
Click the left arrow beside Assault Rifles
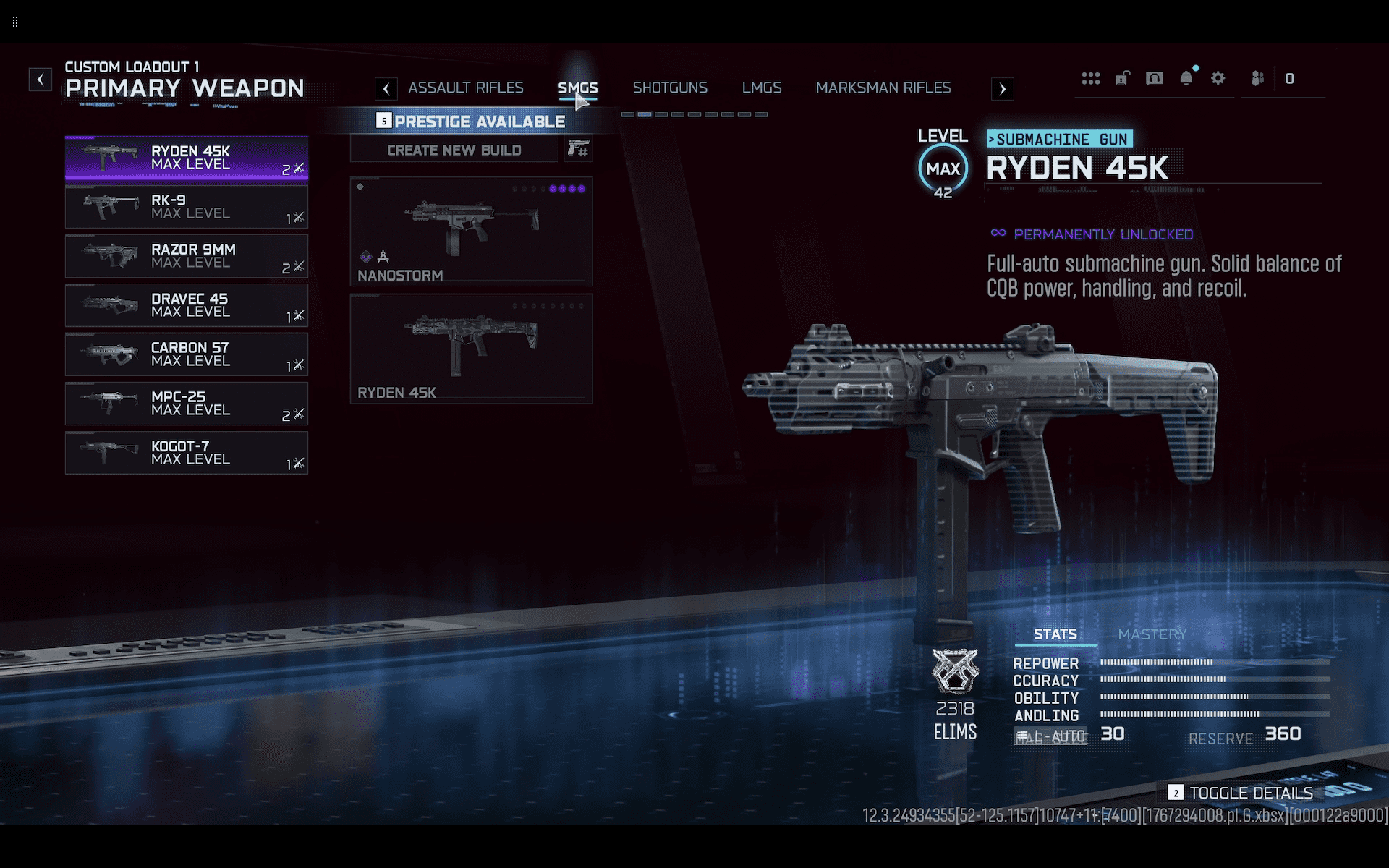386,89
